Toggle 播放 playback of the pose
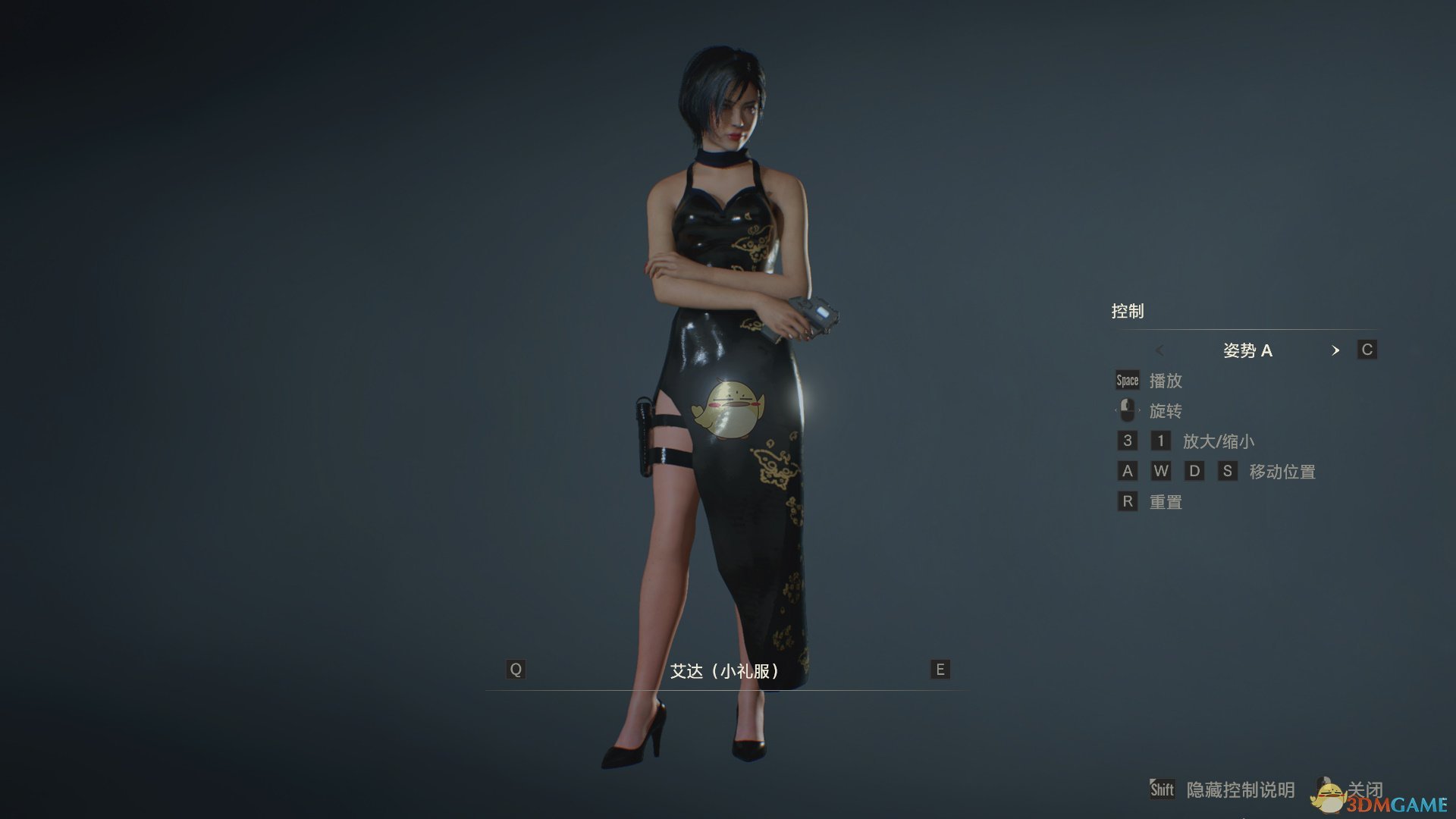The height and width of the screenshot is (819, 1456). [1168, 381]
